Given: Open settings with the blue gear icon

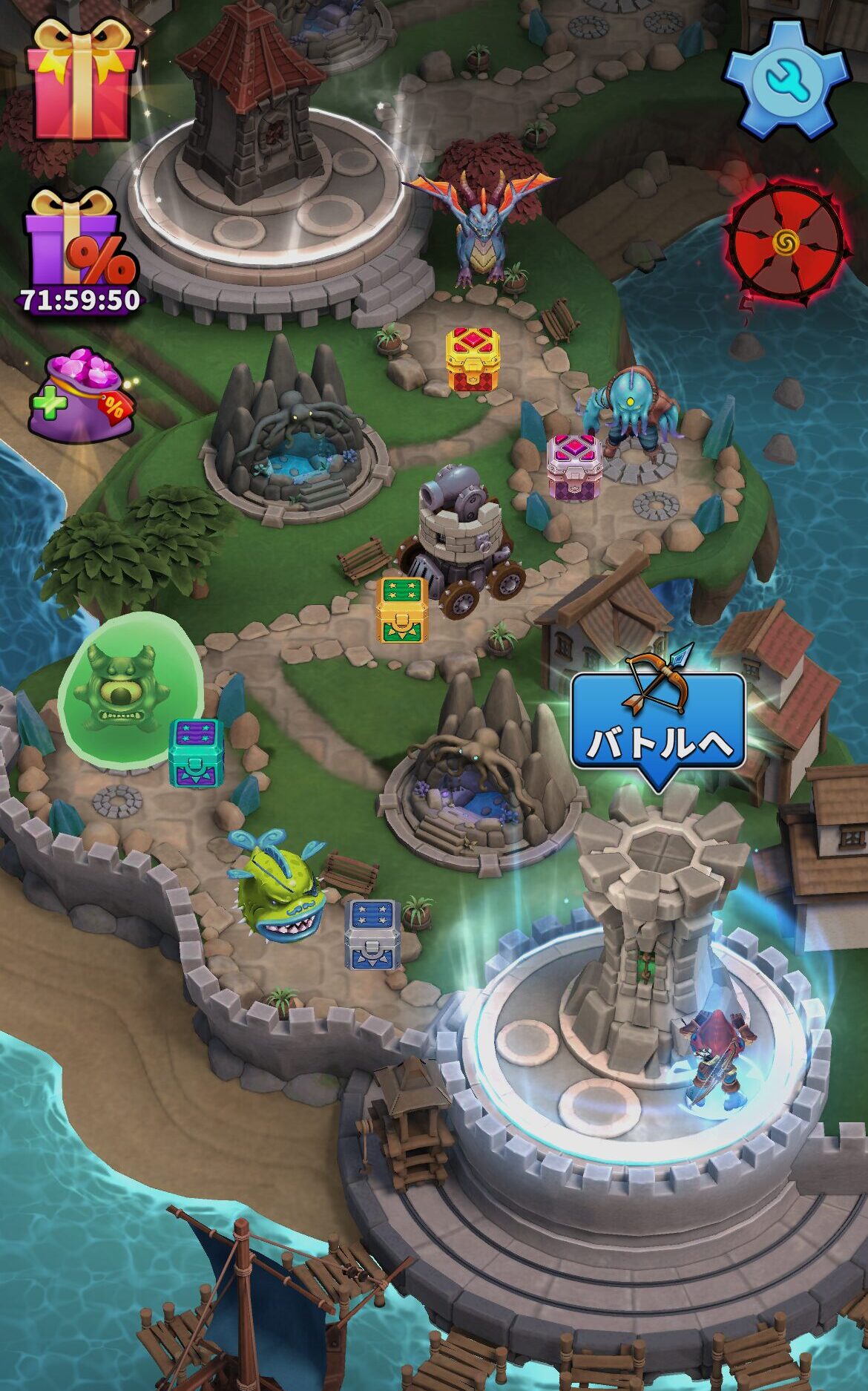Looking at the screenshot, I should (x=786, y=80).
